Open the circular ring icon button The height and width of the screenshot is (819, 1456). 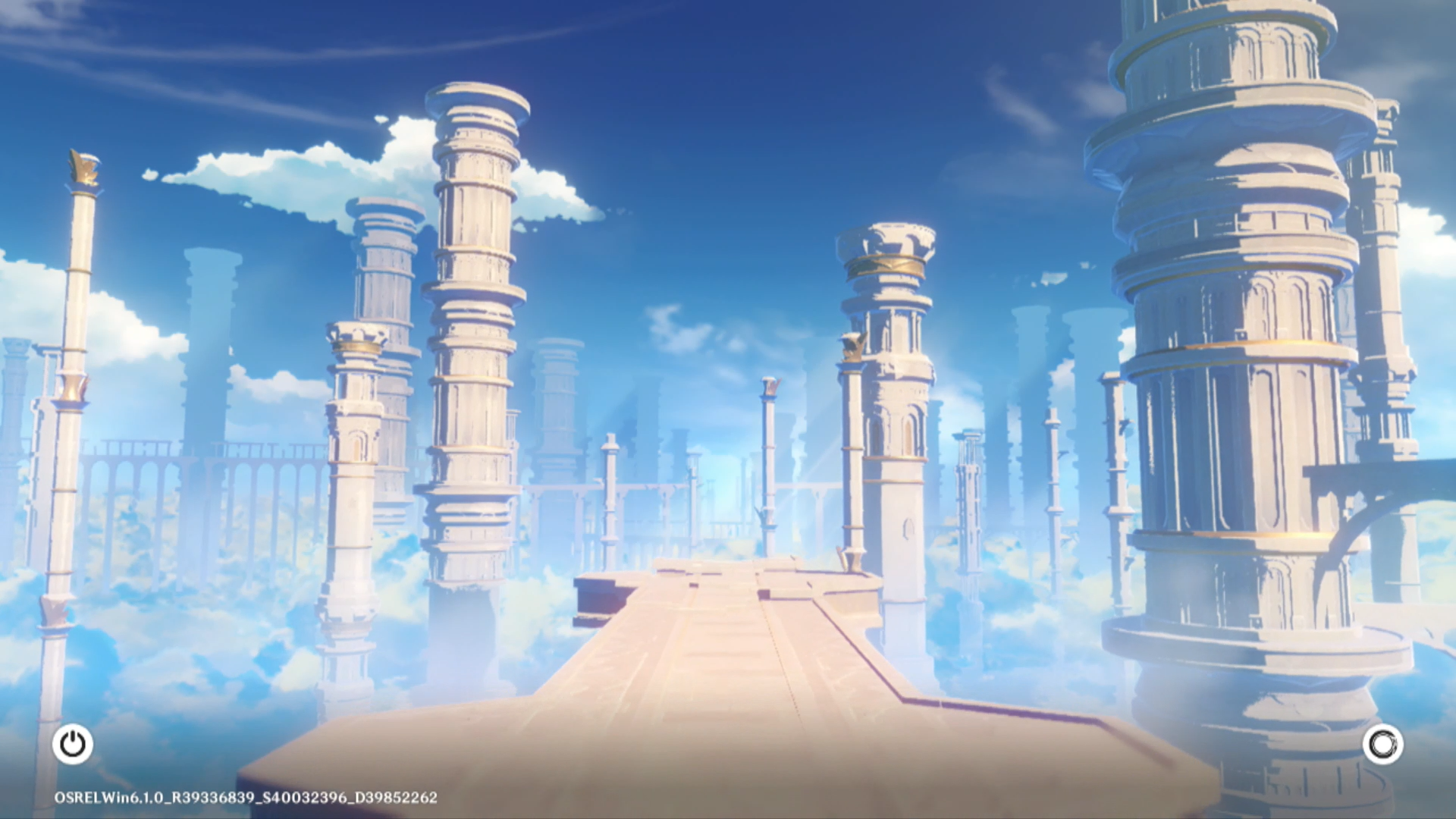[1382, 744]
